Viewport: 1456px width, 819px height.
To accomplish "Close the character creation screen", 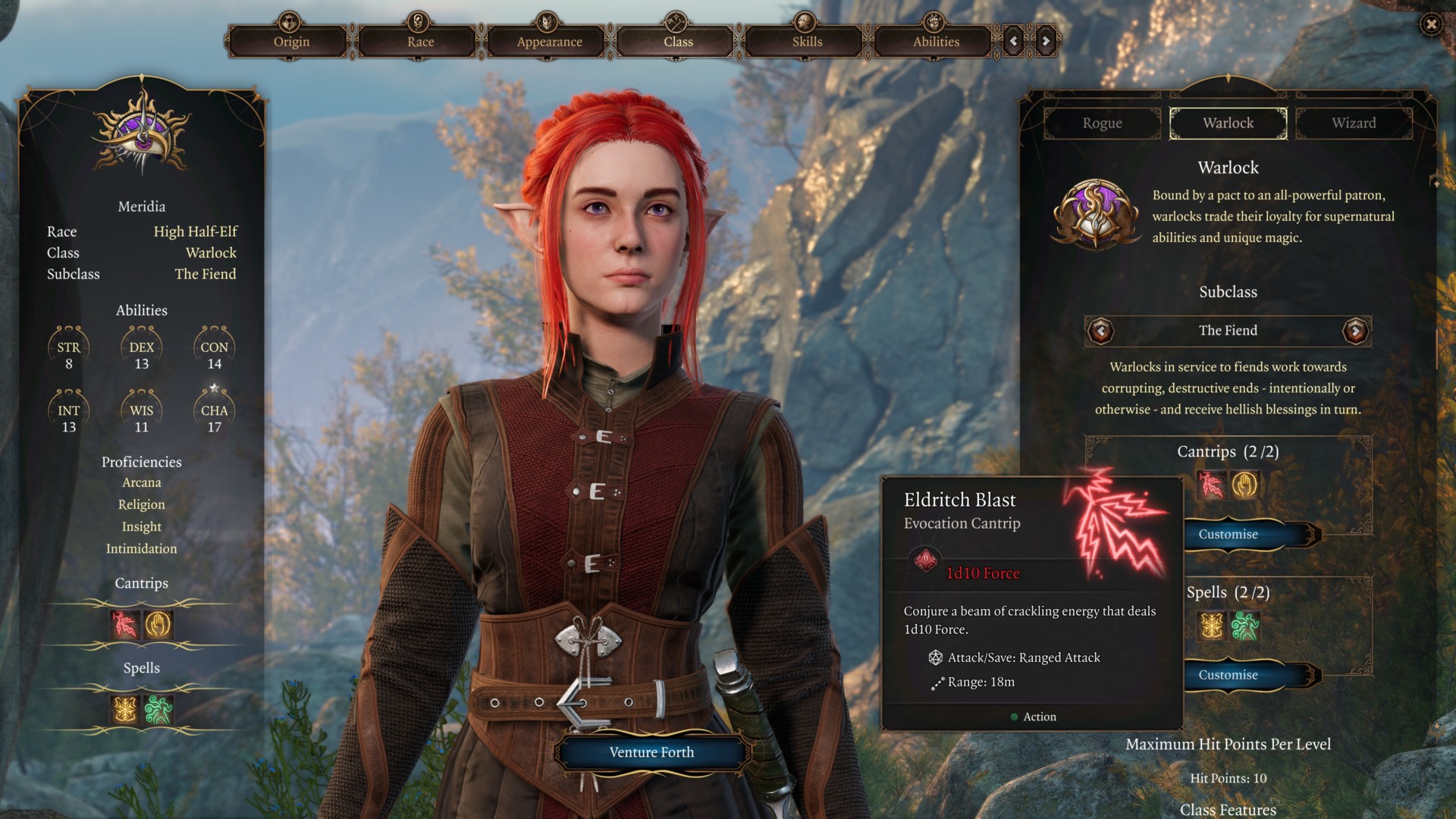I will click(x=1431, y=24).
